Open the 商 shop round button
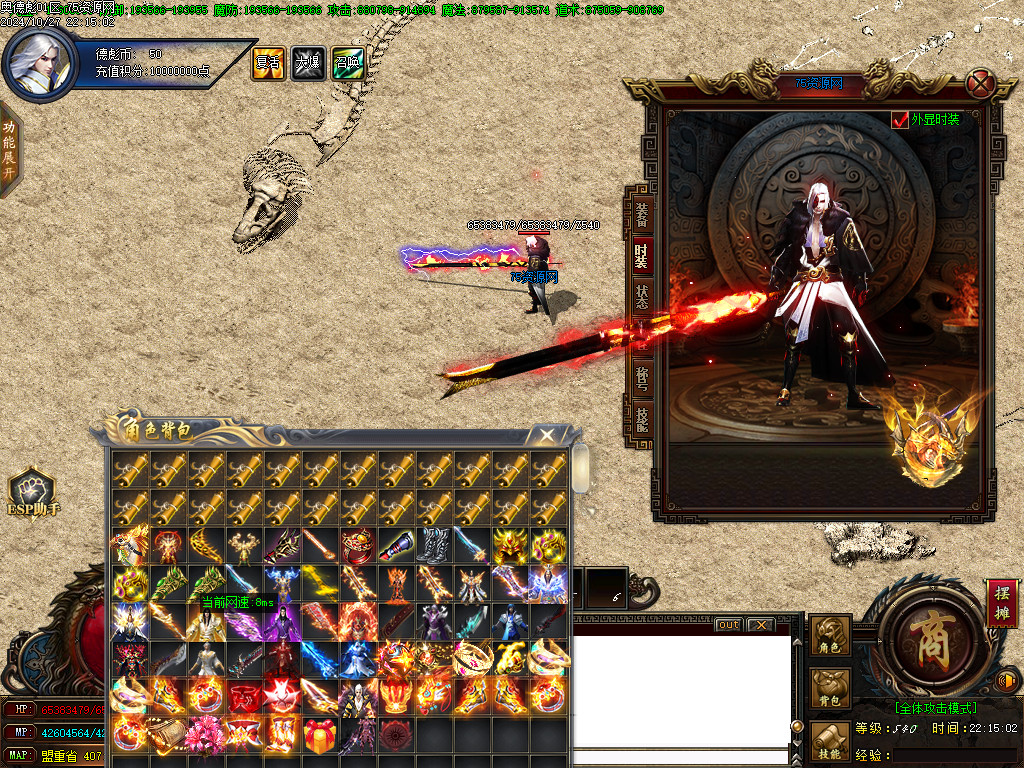Viewport: 1024px width, 768px height. (x=924, y=635)
